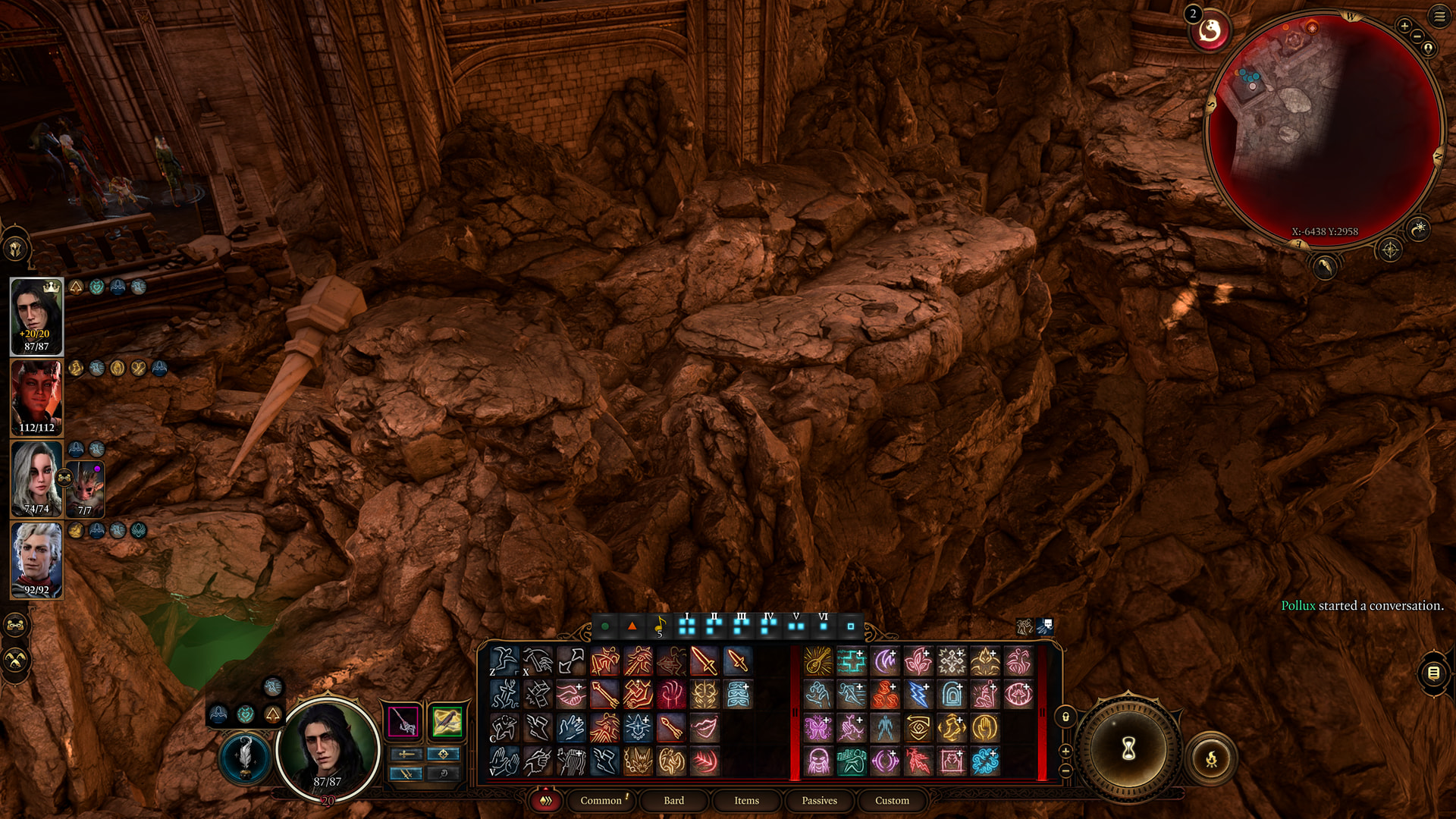Select the white-haired woman party portrait
Screen dimensions: 1456x819
36,479
